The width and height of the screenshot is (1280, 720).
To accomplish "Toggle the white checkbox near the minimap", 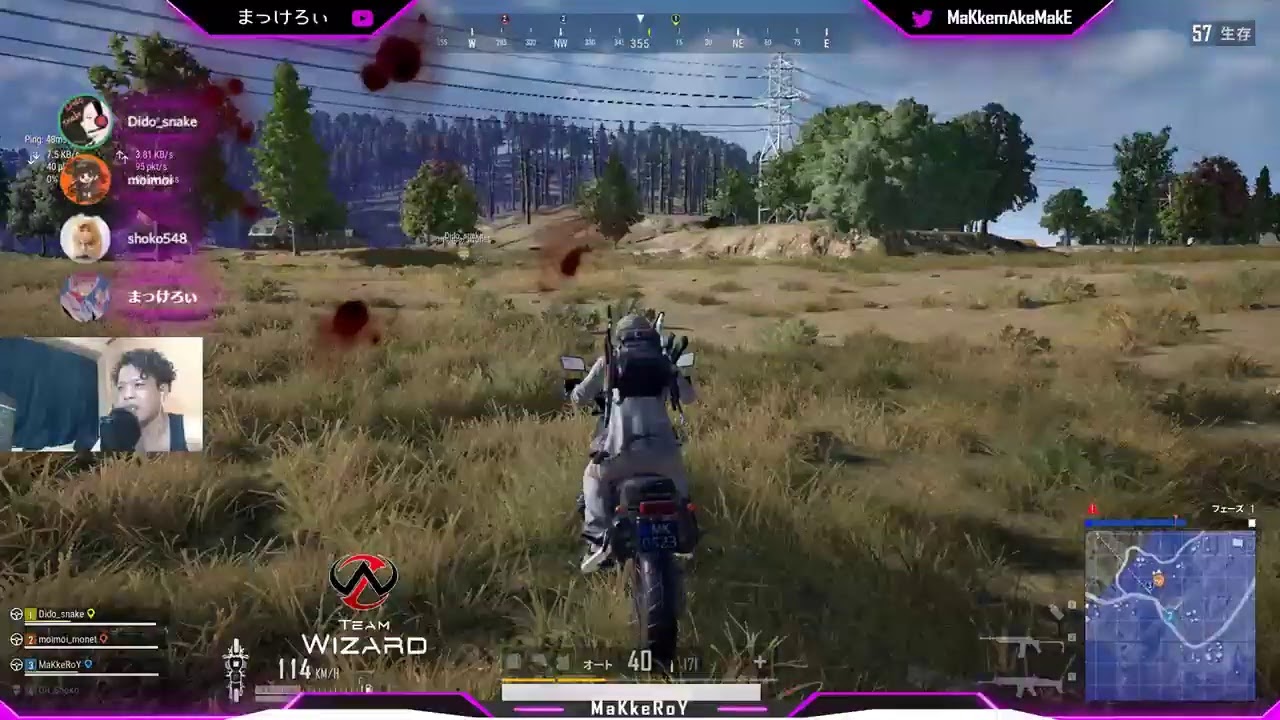I will [x=1253, y=524].
